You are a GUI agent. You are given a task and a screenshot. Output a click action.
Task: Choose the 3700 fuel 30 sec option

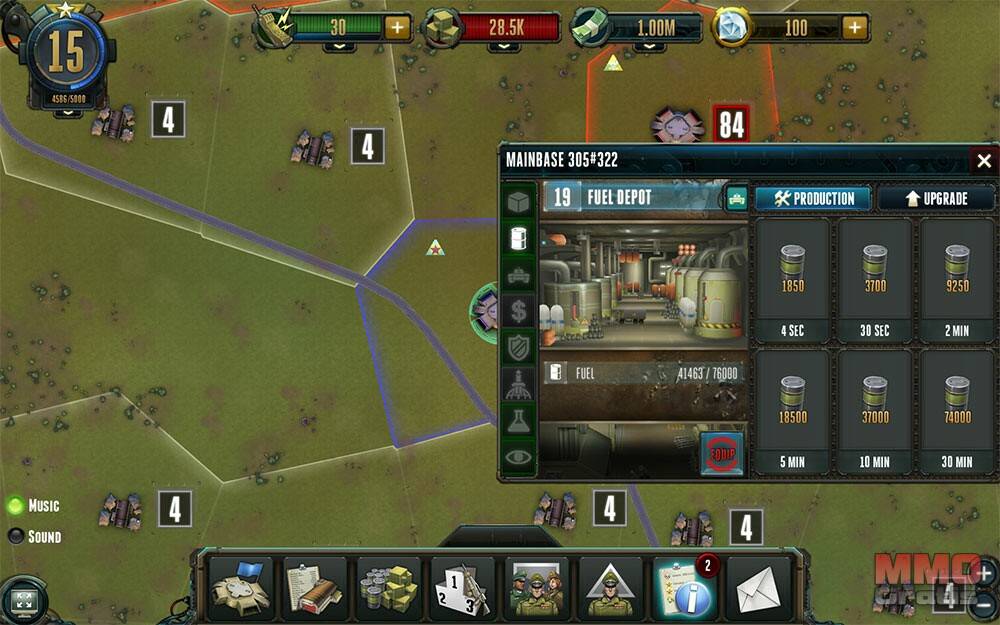(875, 281)
